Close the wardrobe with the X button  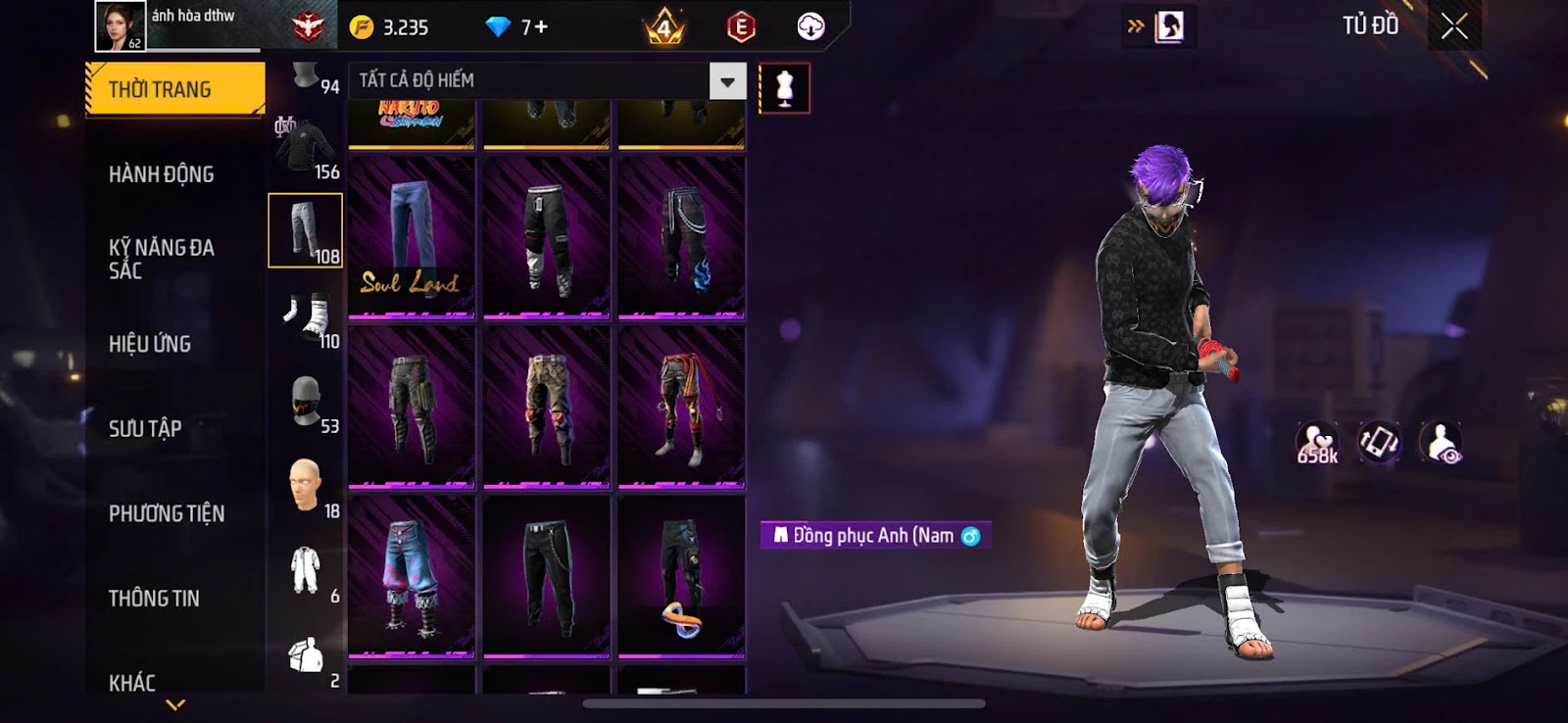tap(1454, 26)
